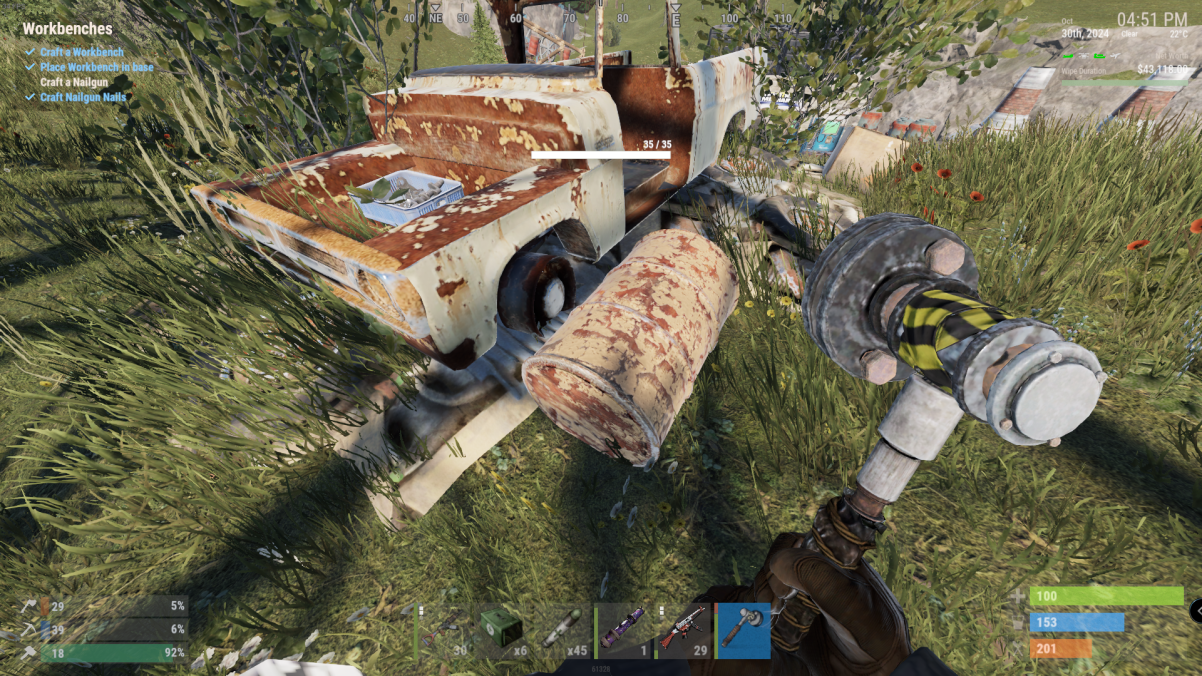Choose the purple rocket launcher slot
1202x676 pixels.
[624, 630]
